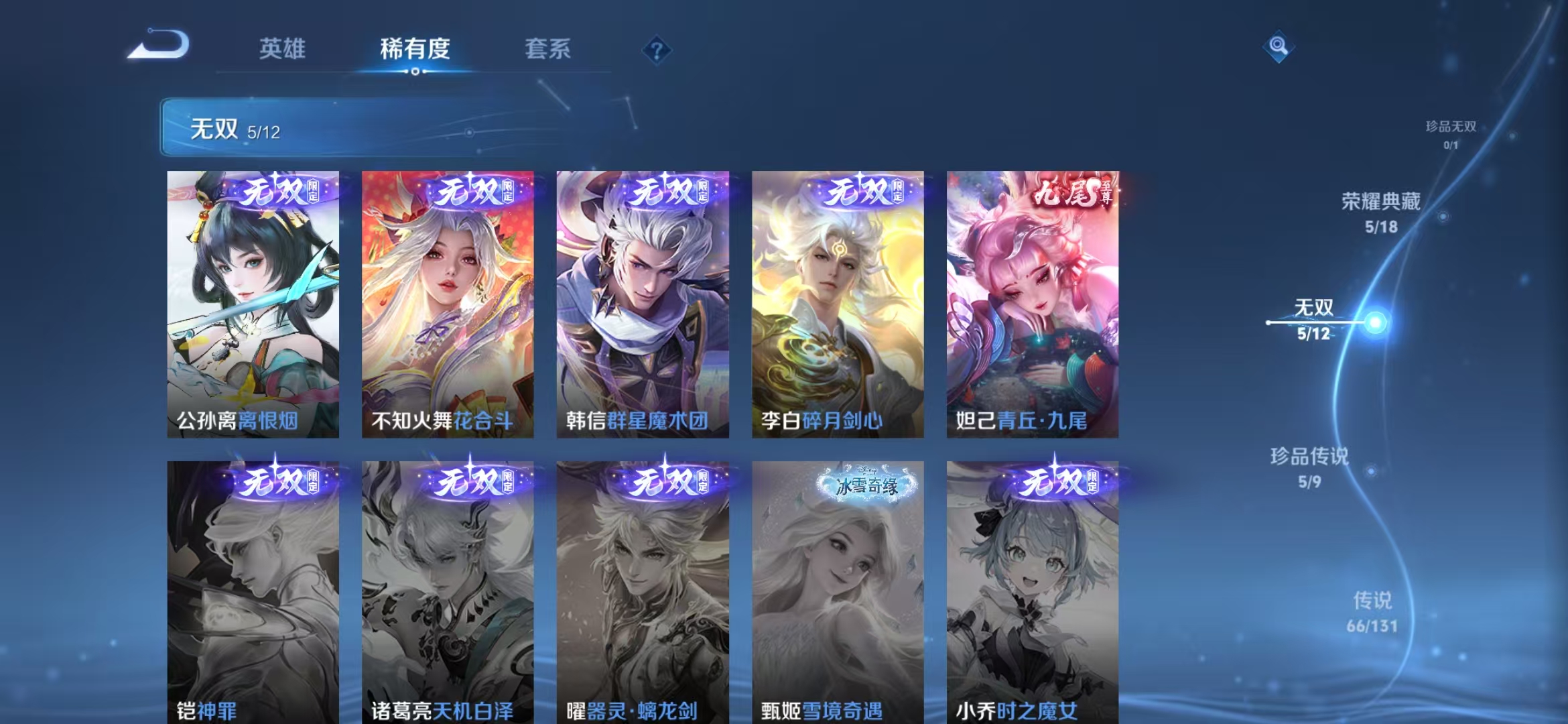The width and height of the screenshot is (1568, 724).
Task: Switch to the 英雄 tab
Action: point(283,50)
